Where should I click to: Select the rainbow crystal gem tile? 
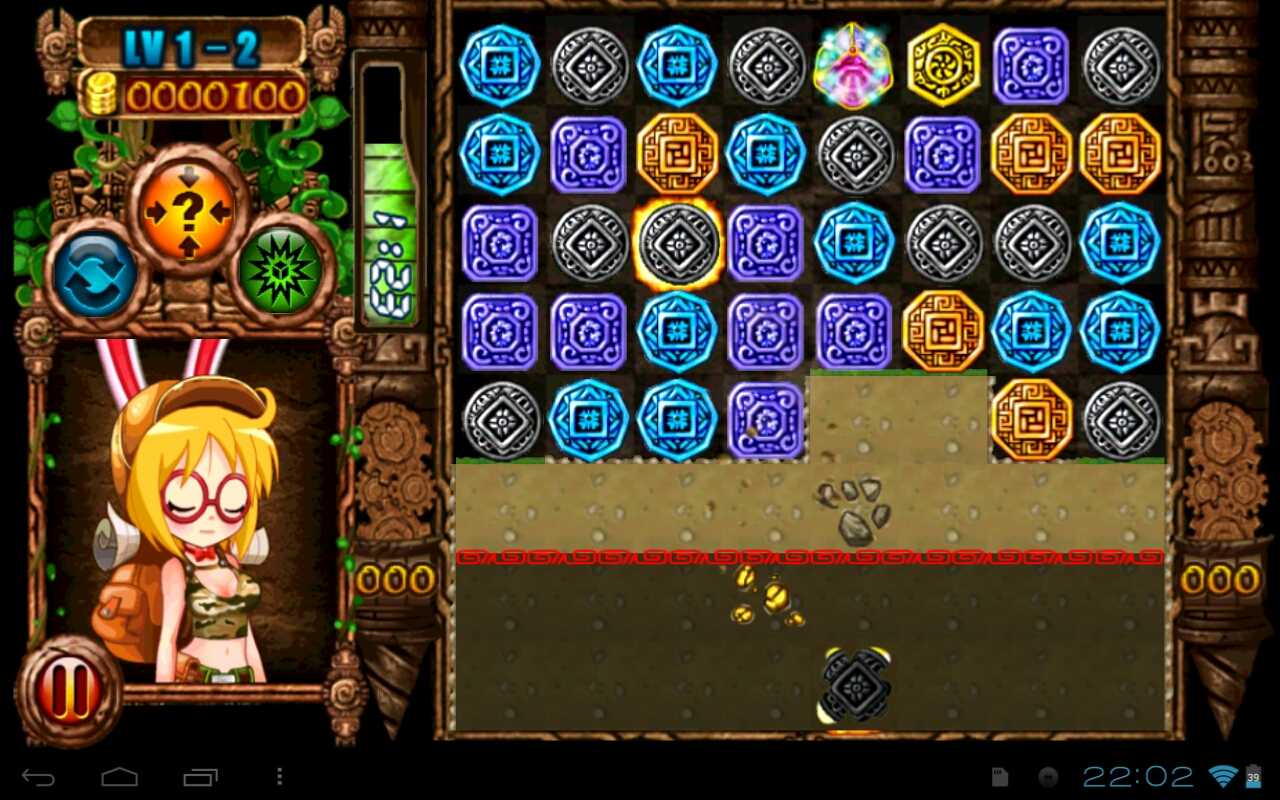[x=853, y=65]
